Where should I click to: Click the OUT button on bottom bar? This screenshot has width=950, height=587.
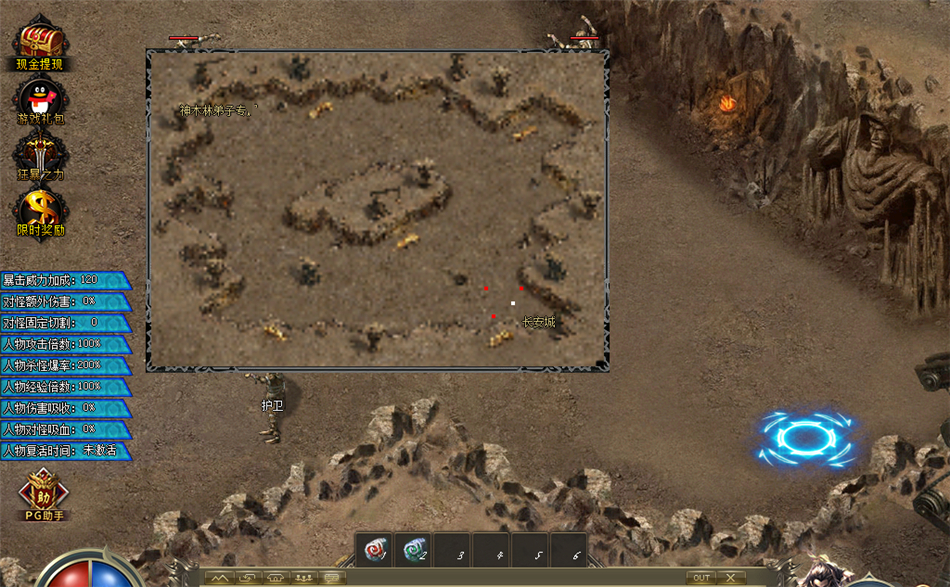[x=701, y=578]
